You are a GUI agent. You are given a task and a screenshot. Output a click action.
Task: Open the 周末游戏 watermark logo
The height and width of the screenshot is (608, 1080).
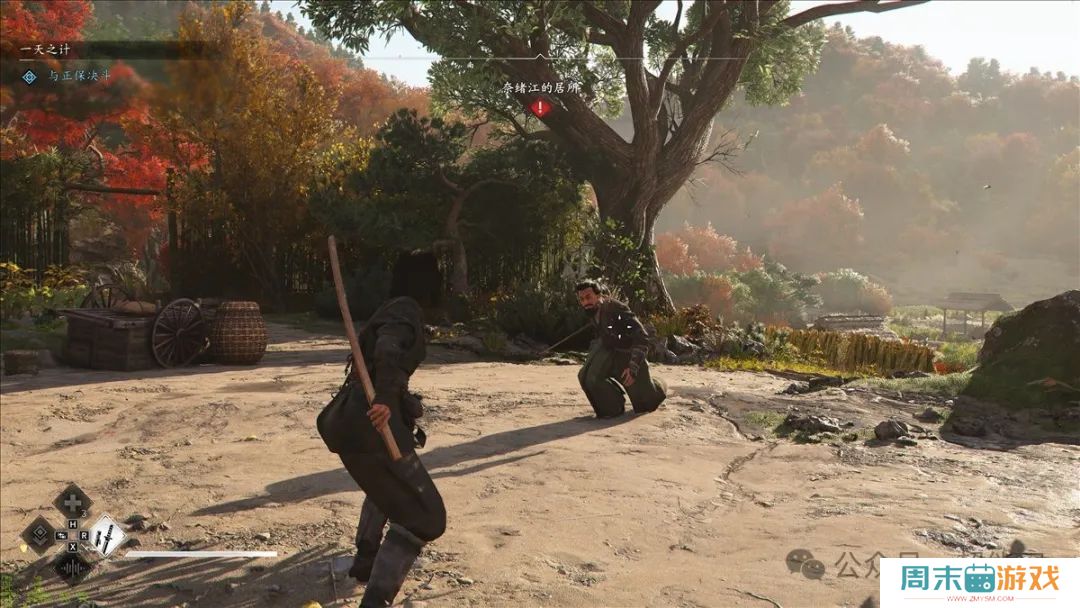click(x=979, y=579)
